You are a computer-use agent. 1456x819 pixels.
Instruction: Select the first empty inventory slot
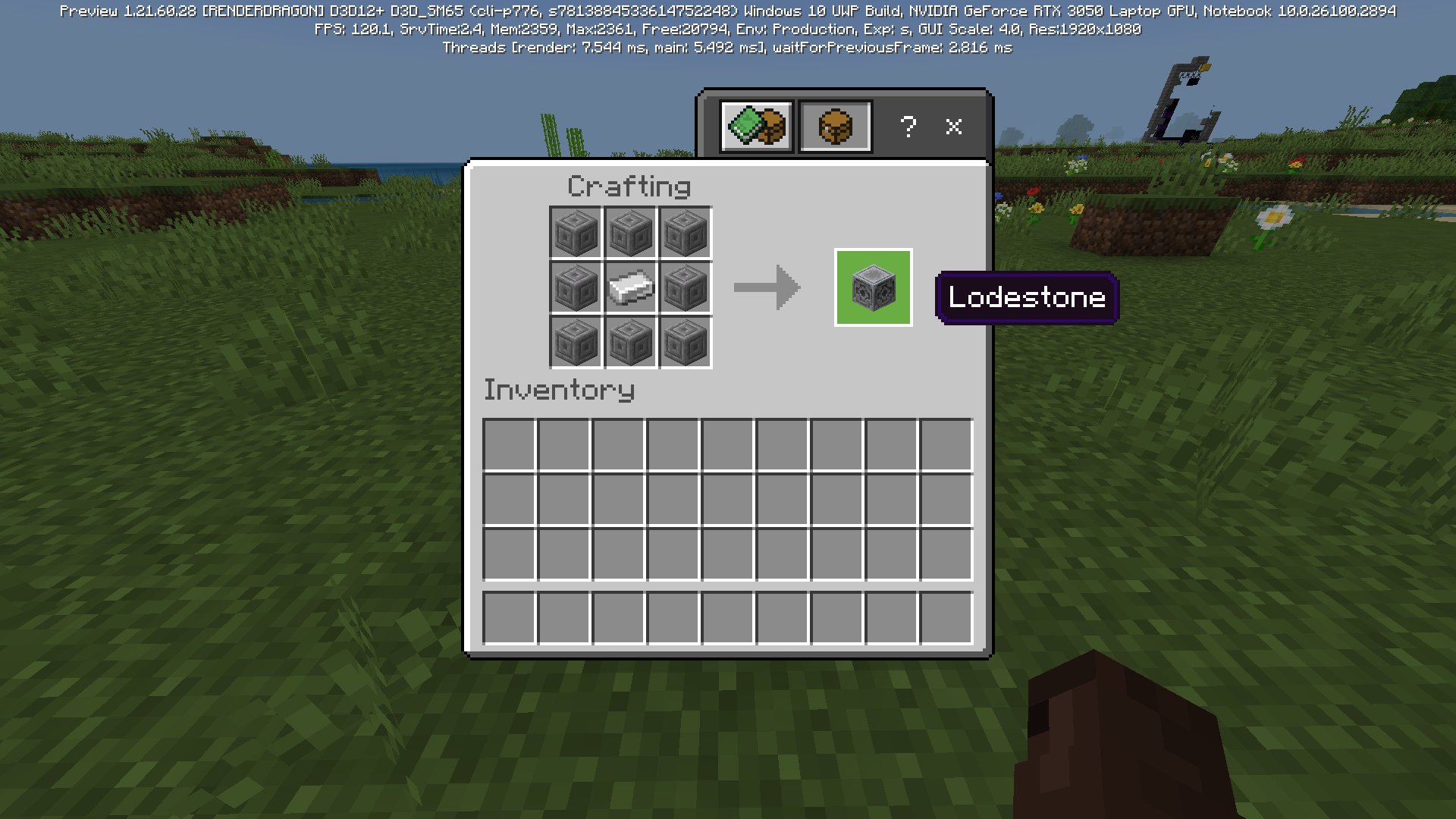pos(510,447)
